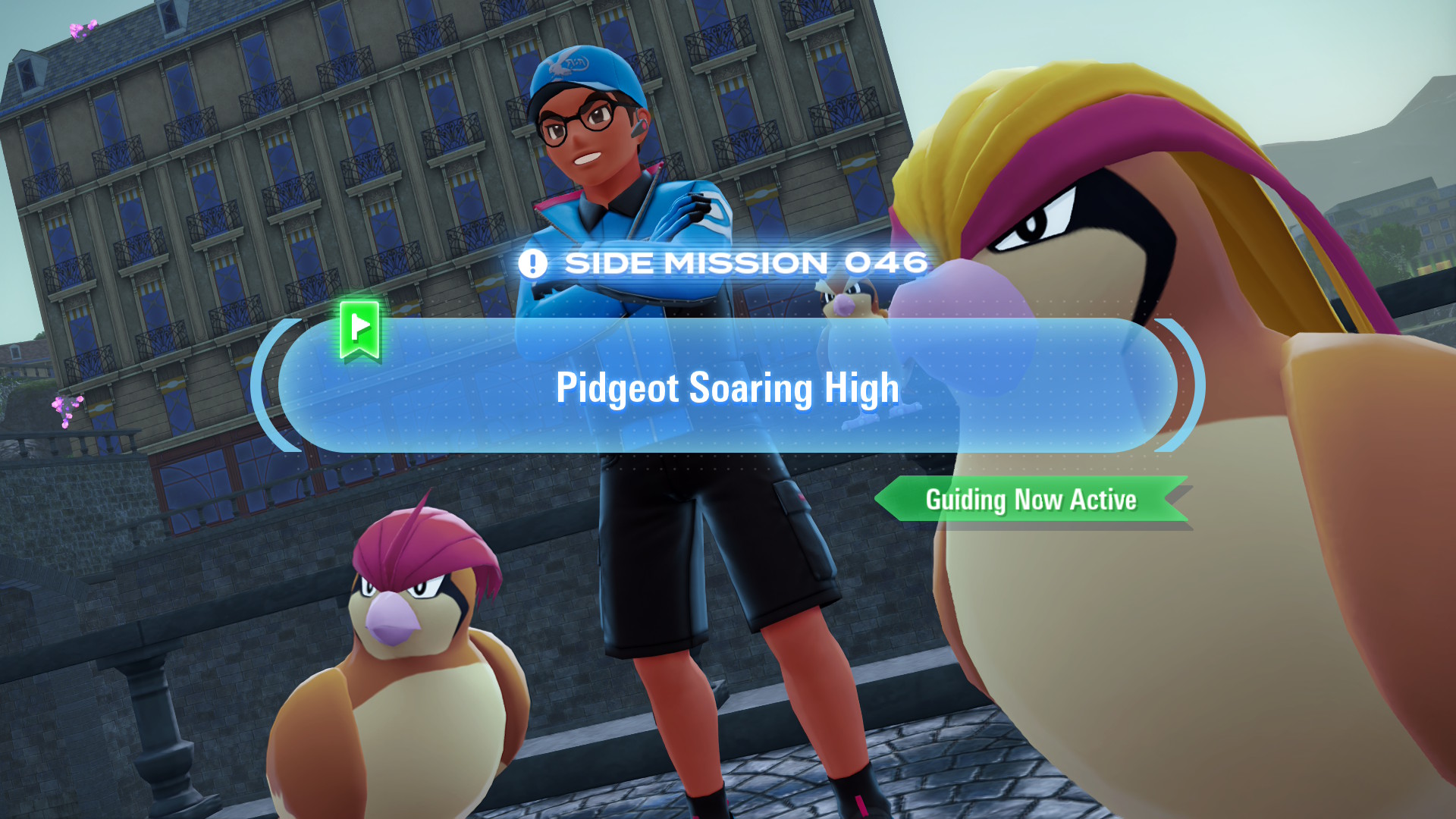The image size is (1456, 819).
Task: Select the green flag bookmark icon
Action: (360, 332)
